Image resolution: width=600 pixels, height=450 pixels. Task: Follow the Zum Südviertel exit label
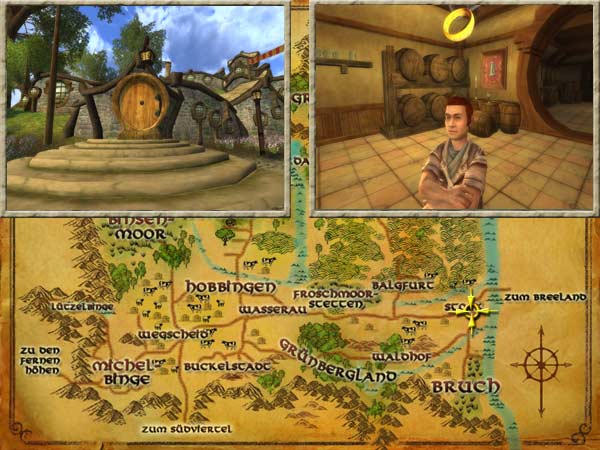click(x=186, y=429)
